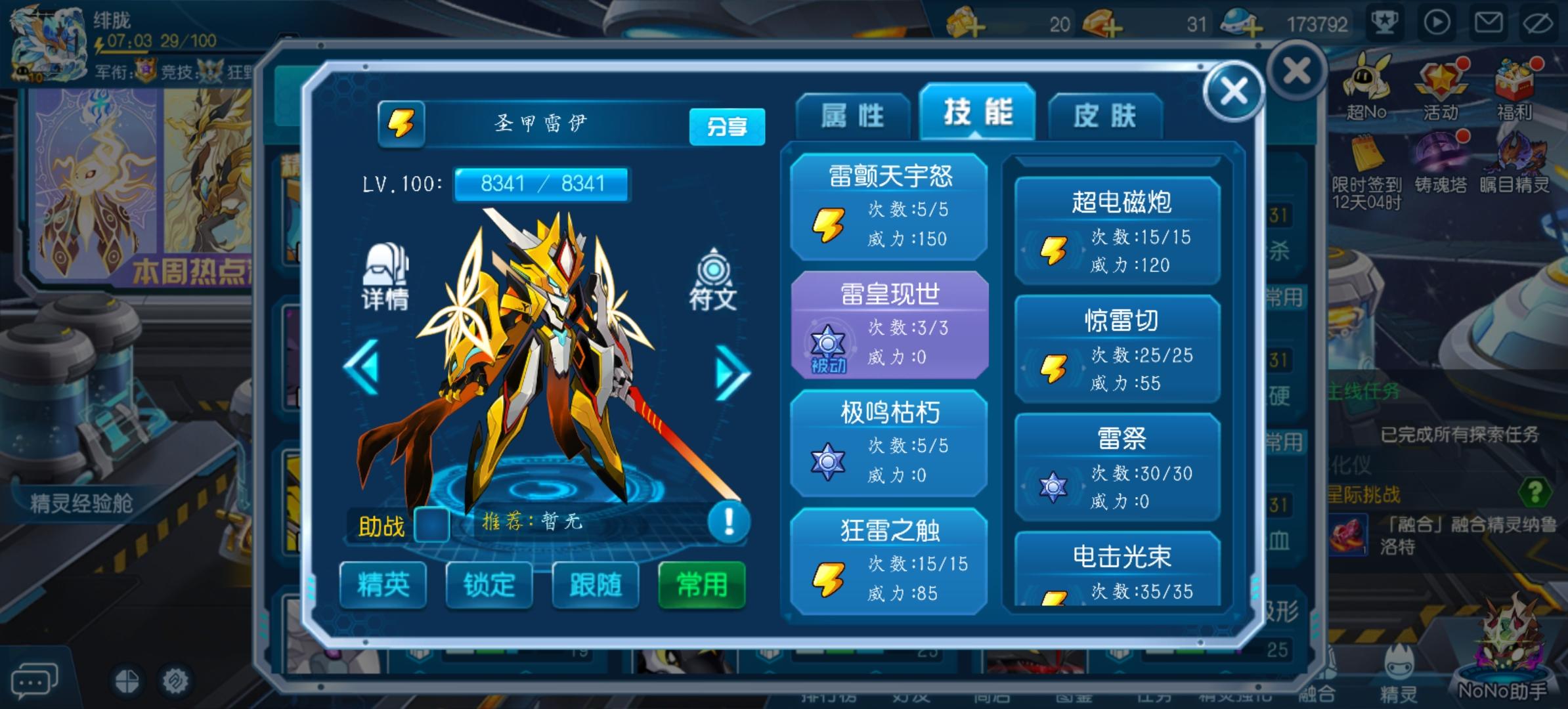Set the pet to 跟随 follow
Viewport: 1568px width, 709px height.
coord(595,586)
